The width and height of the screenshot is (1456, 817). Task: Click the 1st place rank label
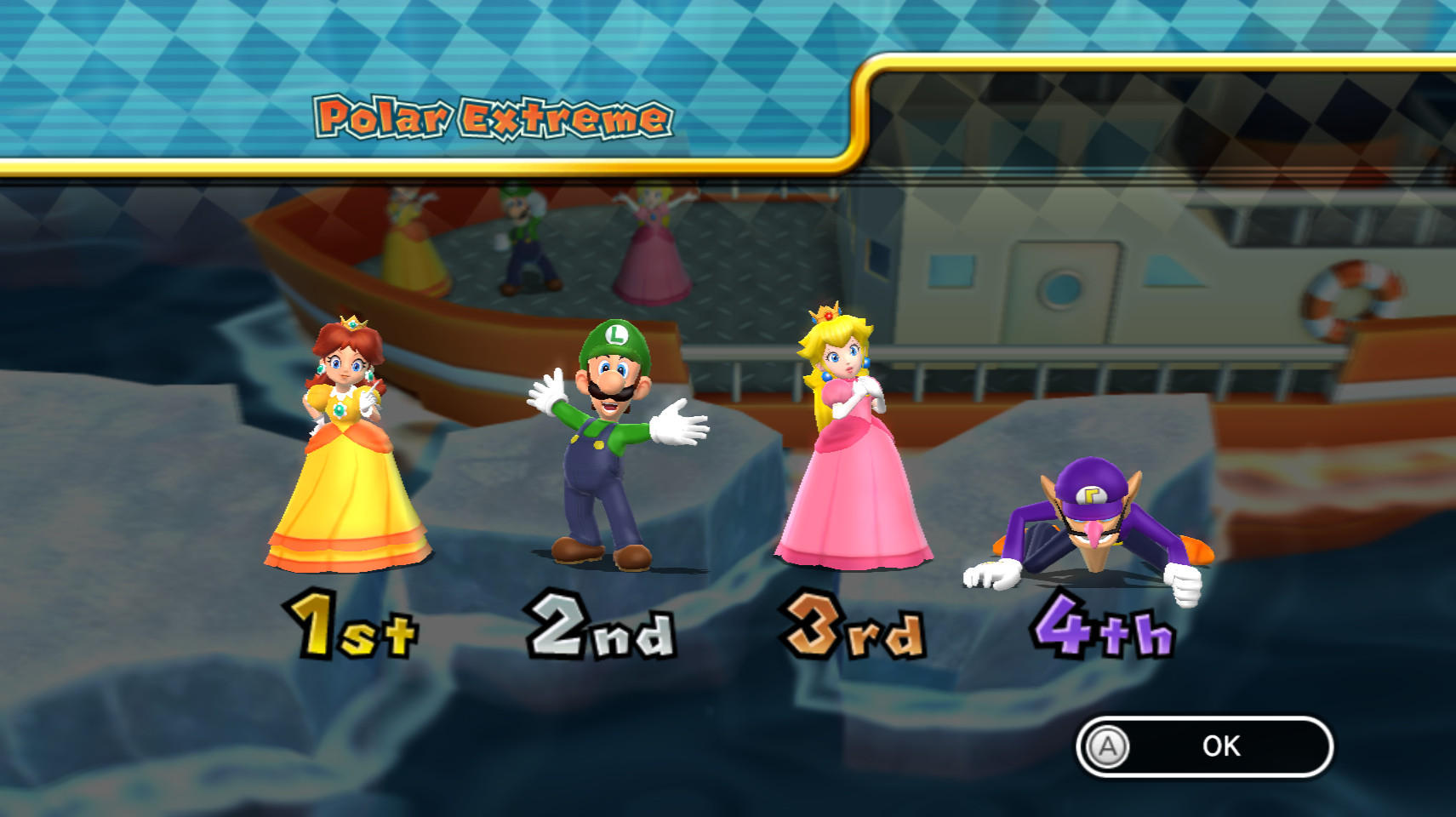(x=351, y=628)
